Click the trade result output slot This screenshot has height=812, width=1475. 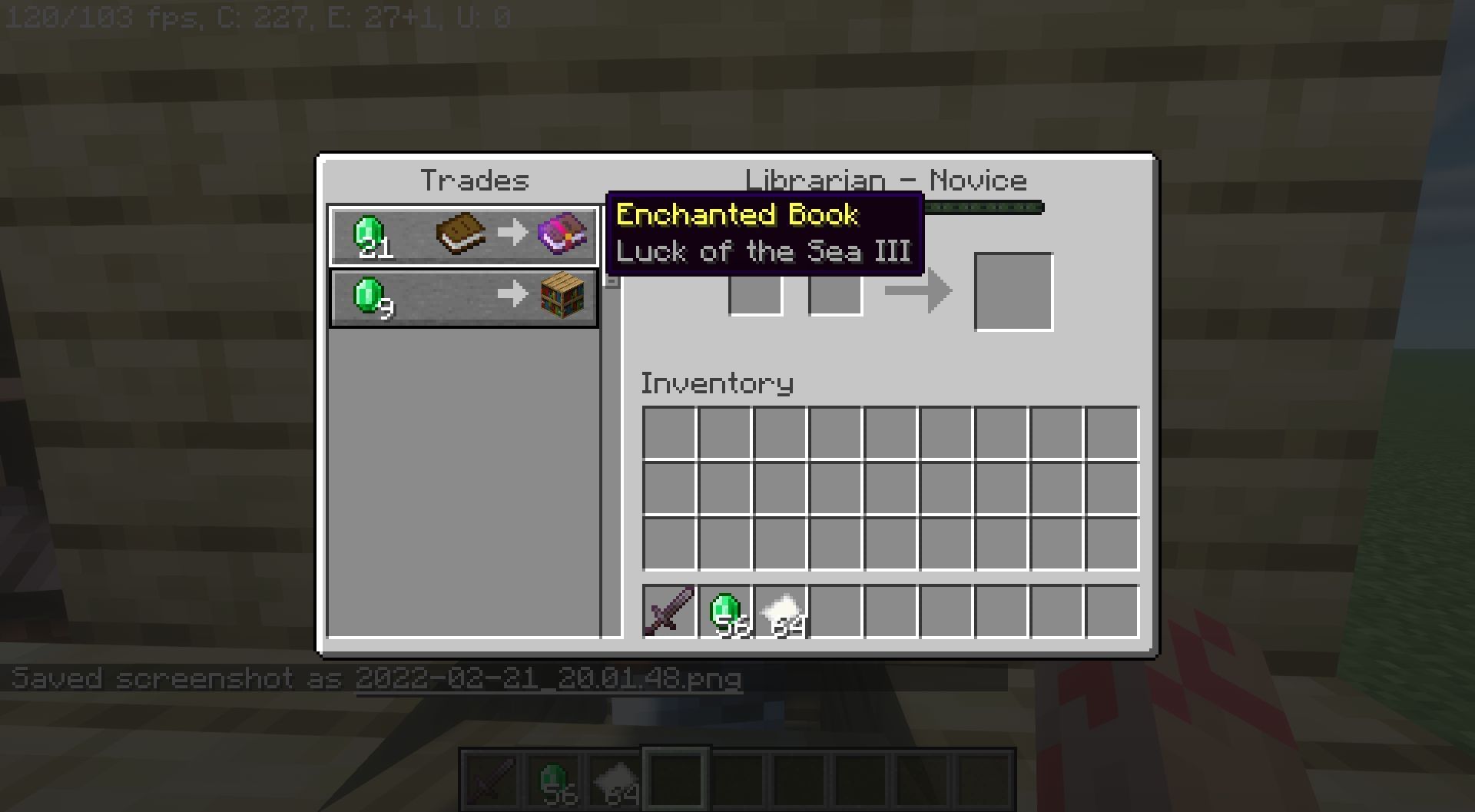pyautogui.click(x=1014, y=290)
